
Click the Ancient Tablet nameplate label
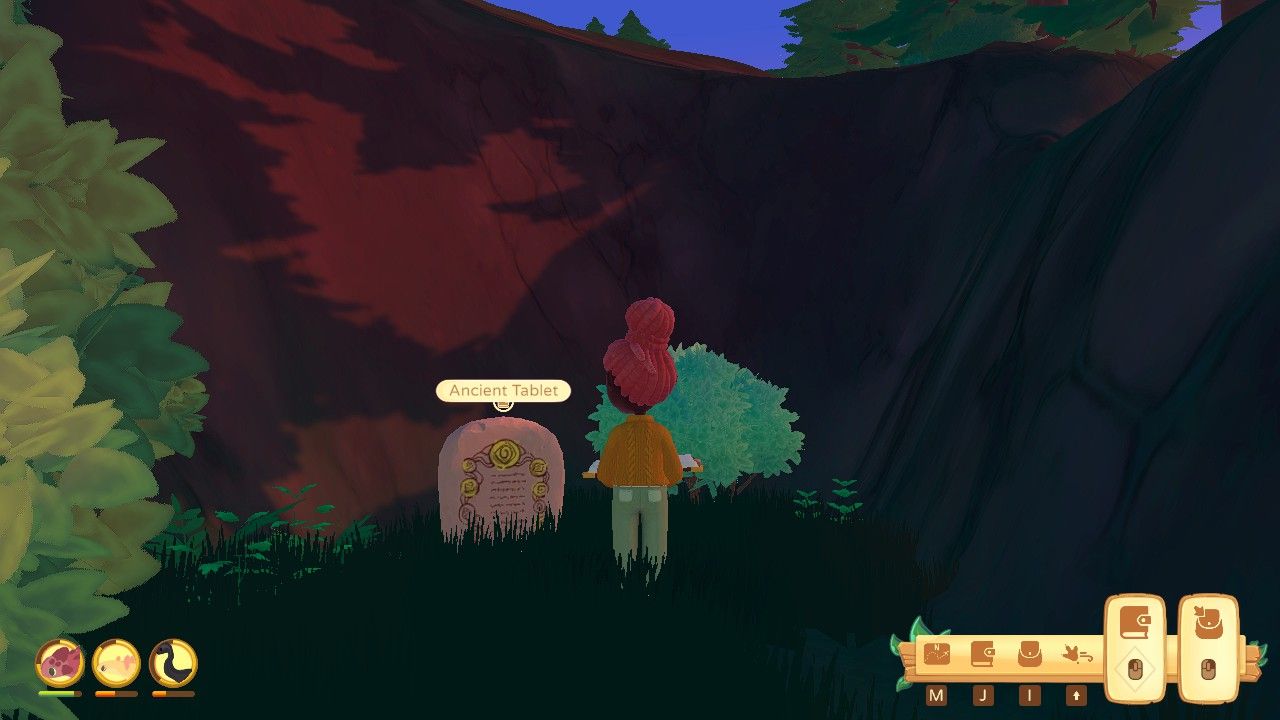(x=502, y=390)
